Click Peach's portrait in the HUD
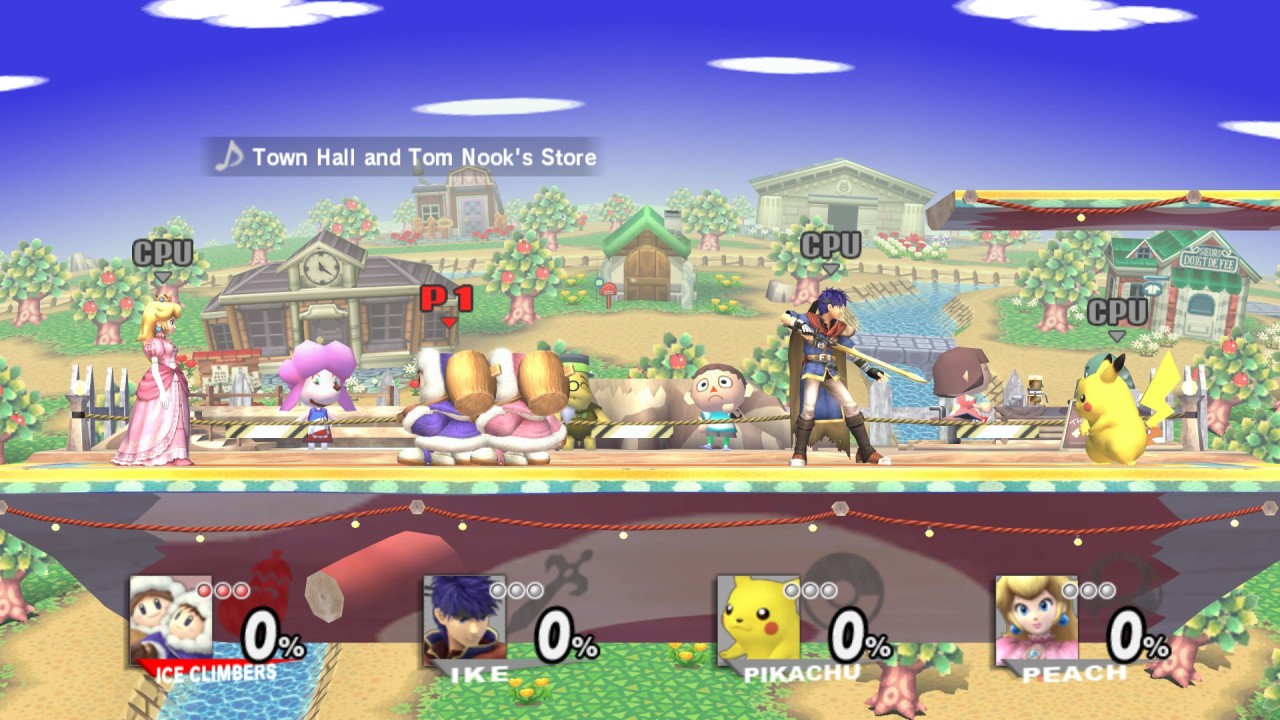Viewport: 1280px width, 720px height. click(1035, 618)
